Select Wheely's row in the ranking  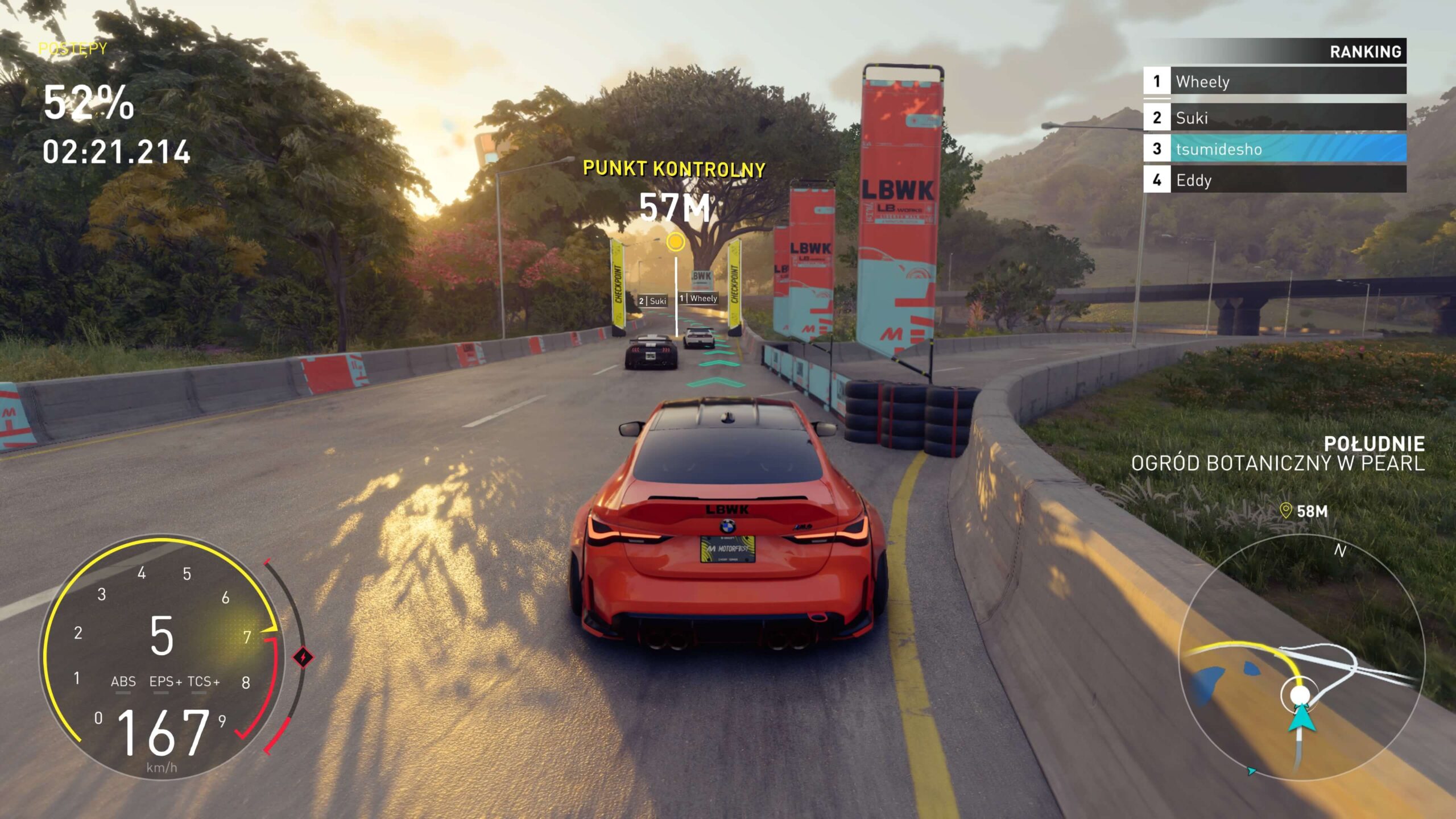[x=1274, y=81]
